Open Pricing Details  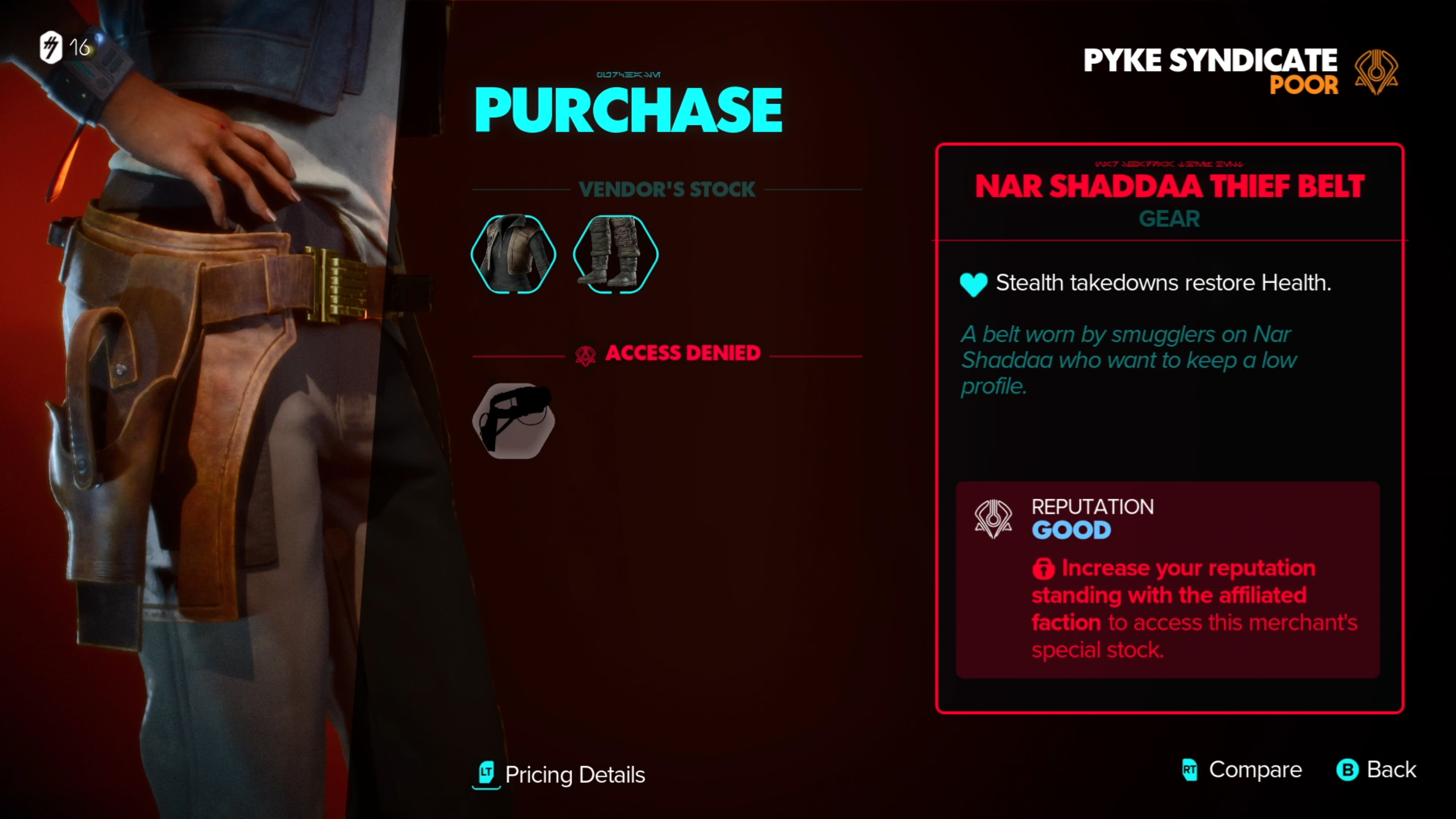(x=561, y=775)
